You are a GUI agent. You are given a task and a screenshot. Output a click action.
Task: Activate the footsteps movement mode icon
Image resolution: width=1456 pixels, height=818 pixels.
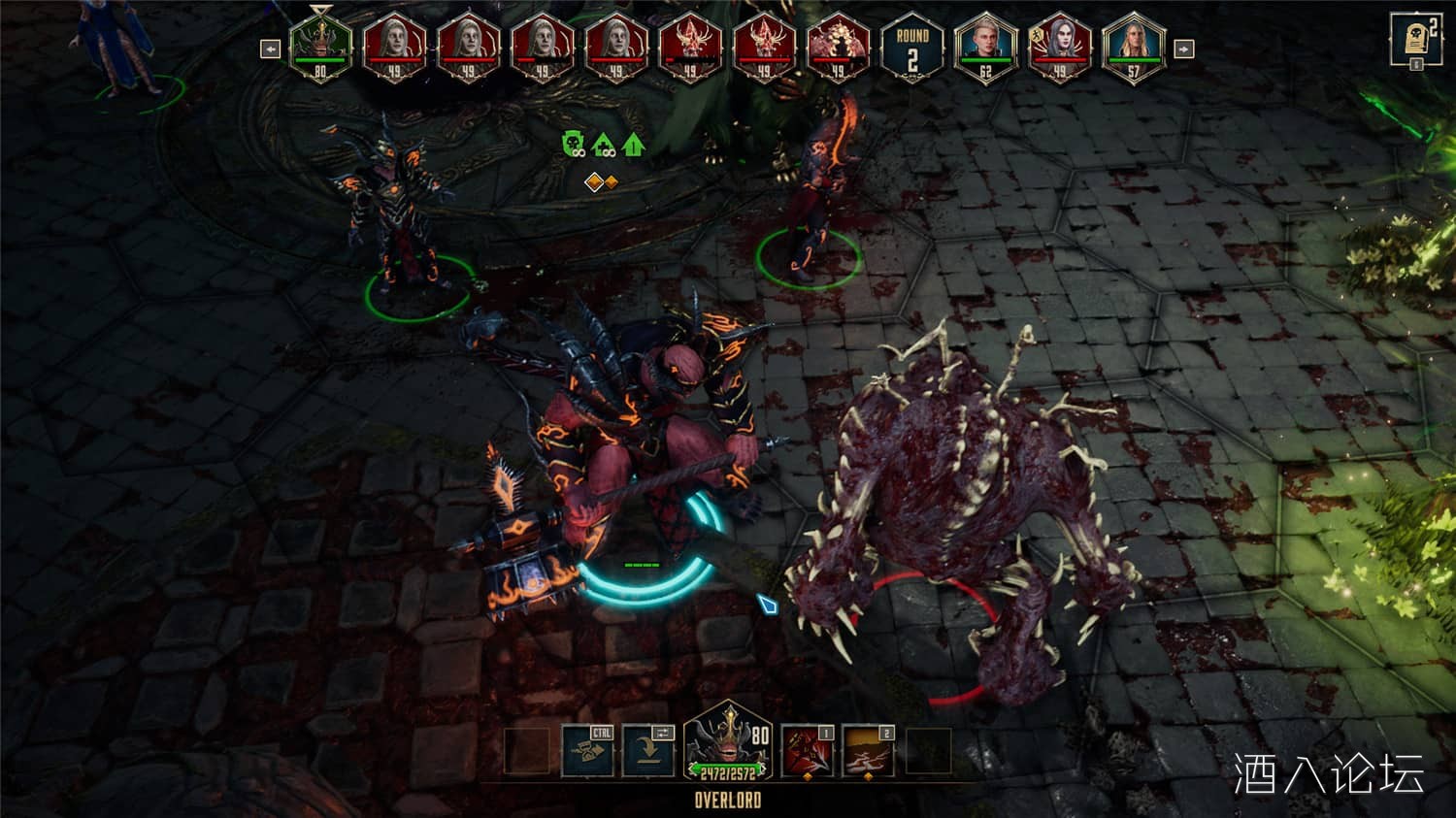(588, 752)
